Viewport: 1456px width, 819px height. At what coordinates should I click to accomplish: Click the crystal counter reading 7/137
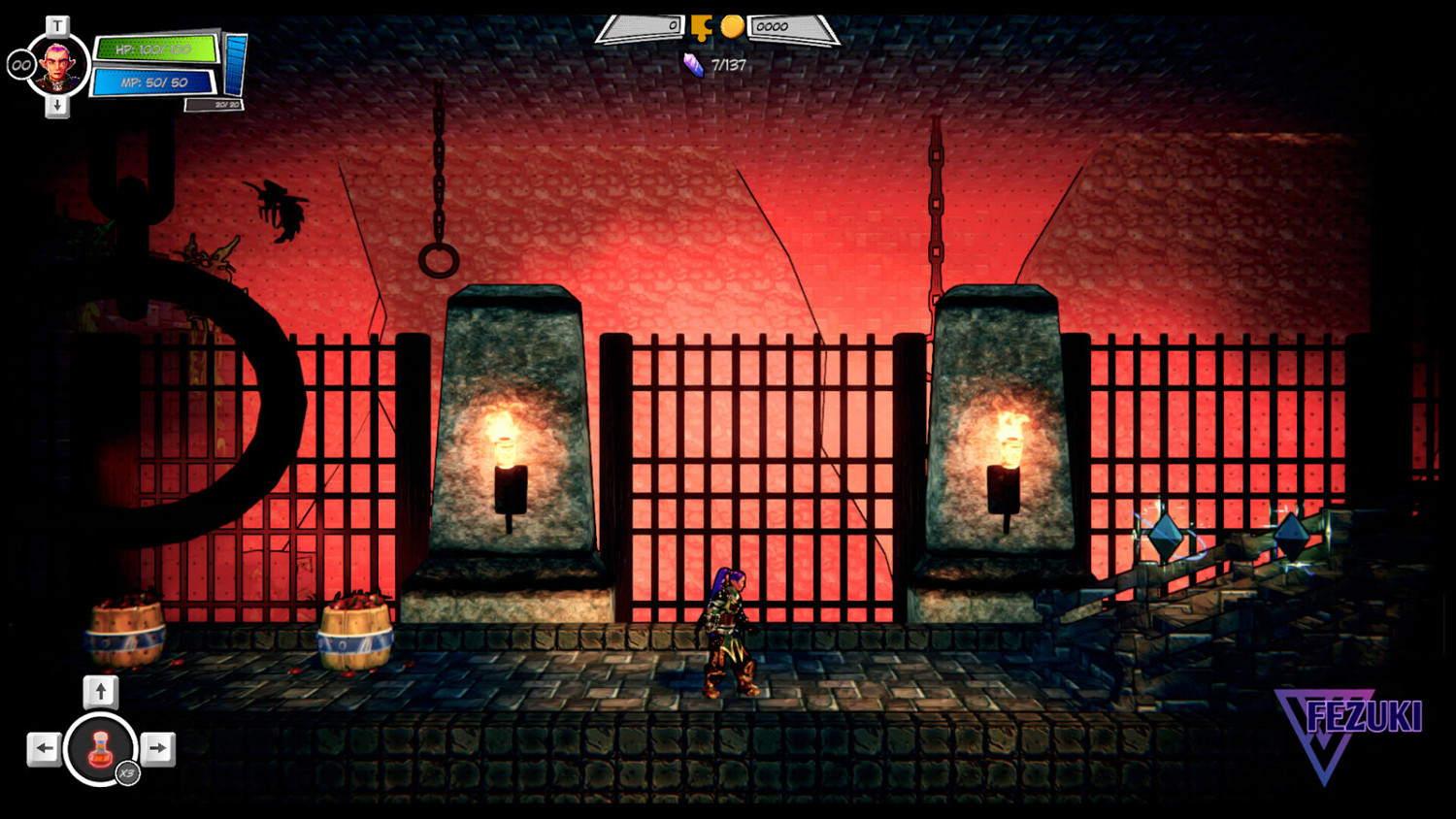[726, 65]
